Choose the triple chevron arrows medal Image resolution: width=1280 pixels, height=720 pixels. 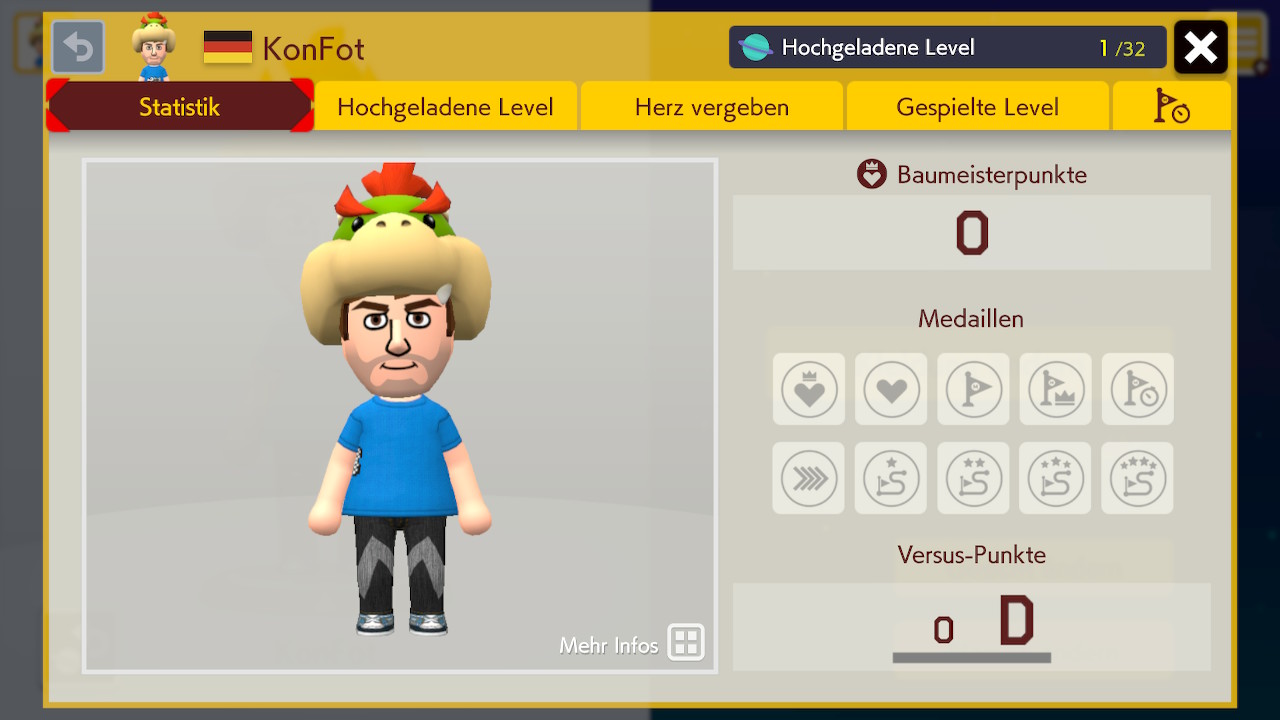pos(809,479)
